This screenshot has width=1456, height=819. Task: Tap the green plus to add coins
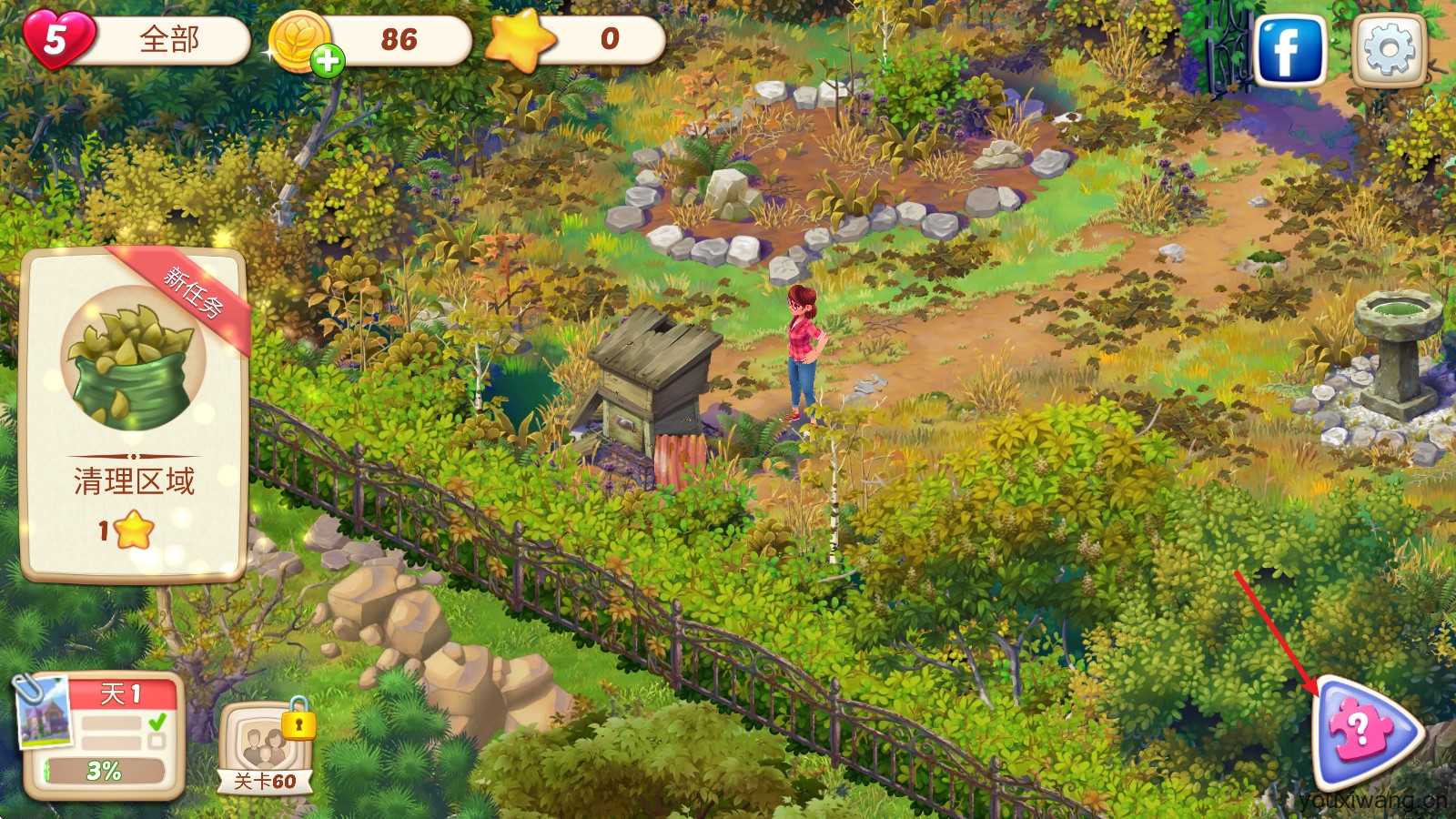[x=328, y=61]
